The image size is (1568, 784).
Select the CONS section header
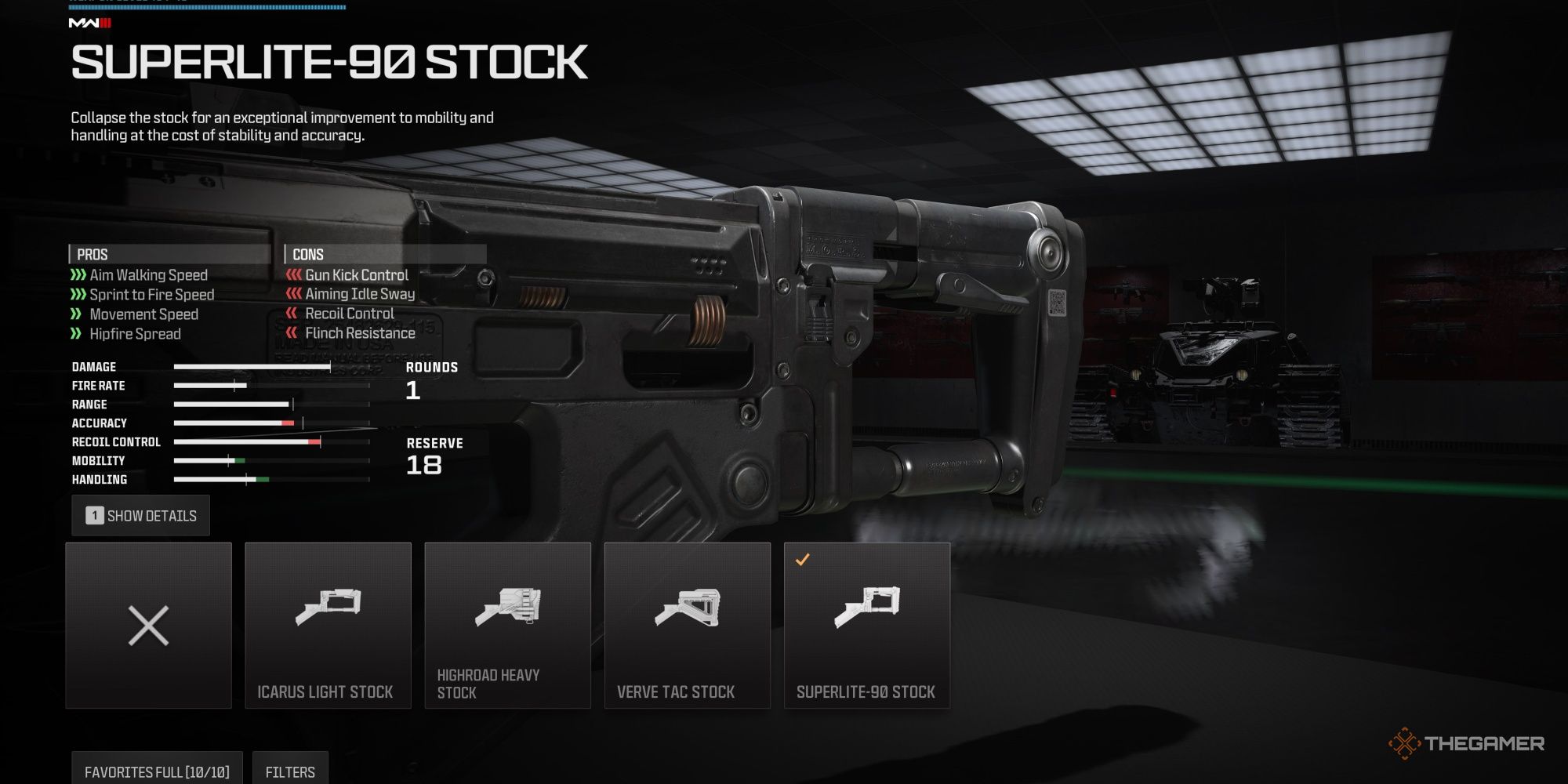click(x=306, y=254)
